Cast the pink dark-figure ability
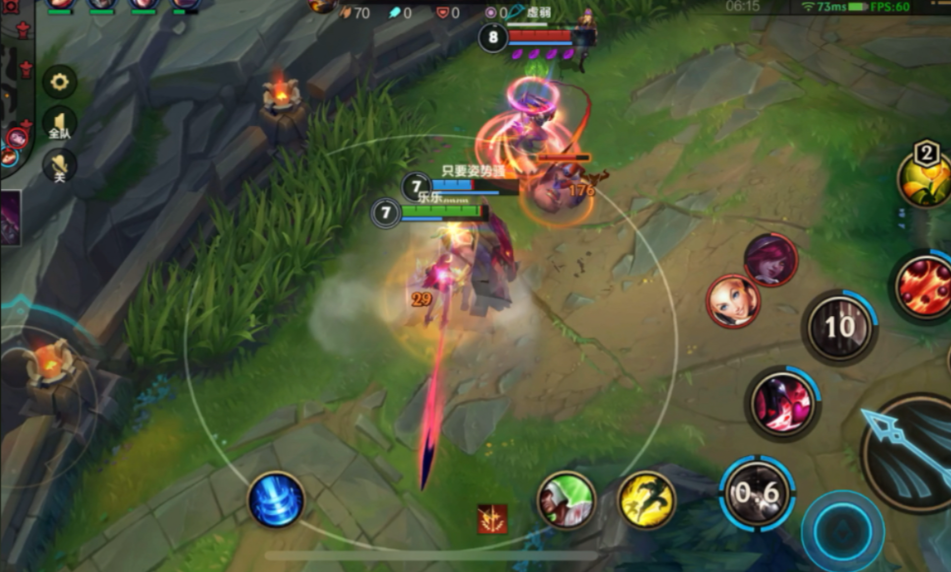Viewport: 951px width, 572px height. 783,403
